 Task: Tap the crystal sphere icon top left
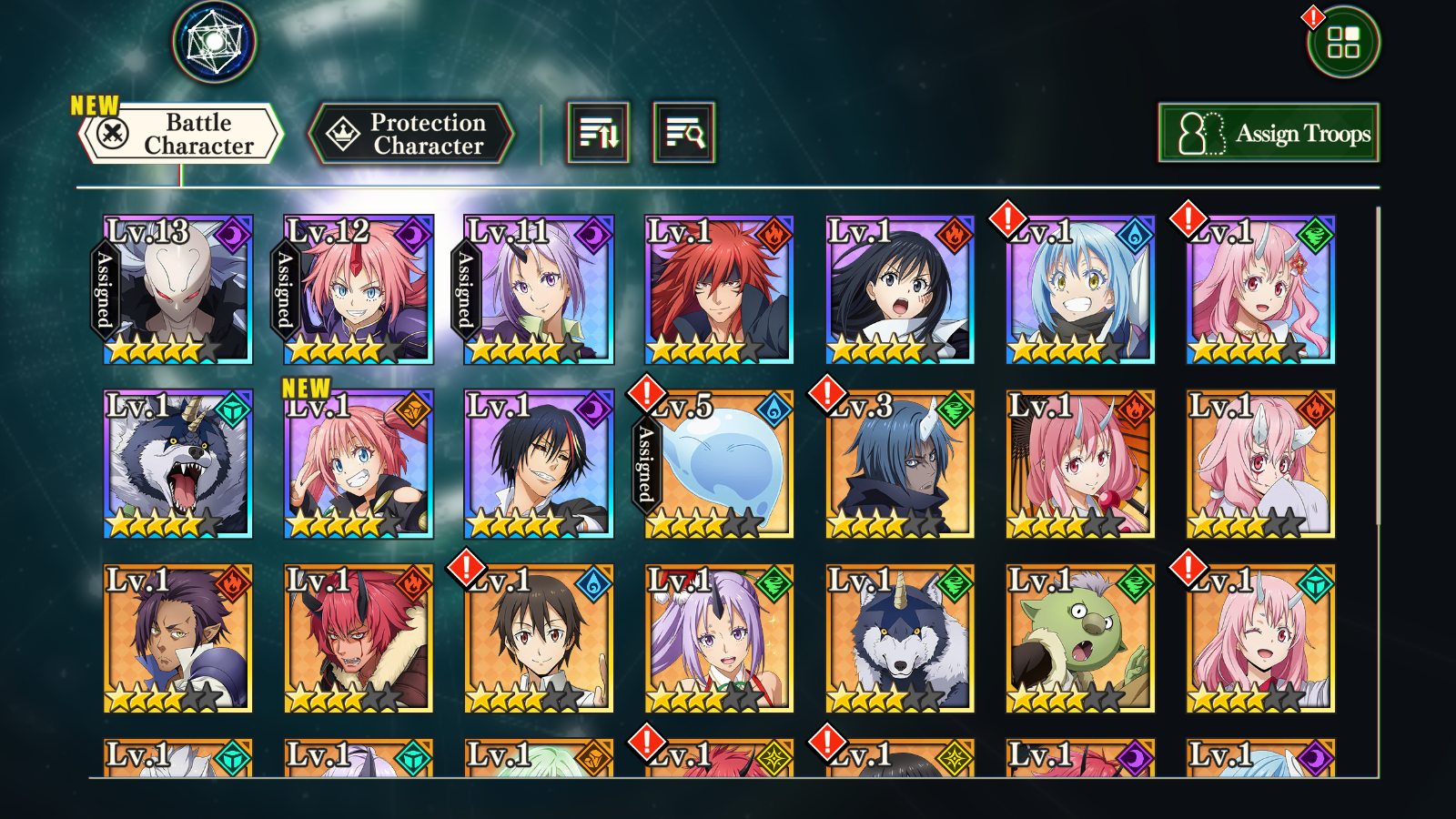point(214,41)
